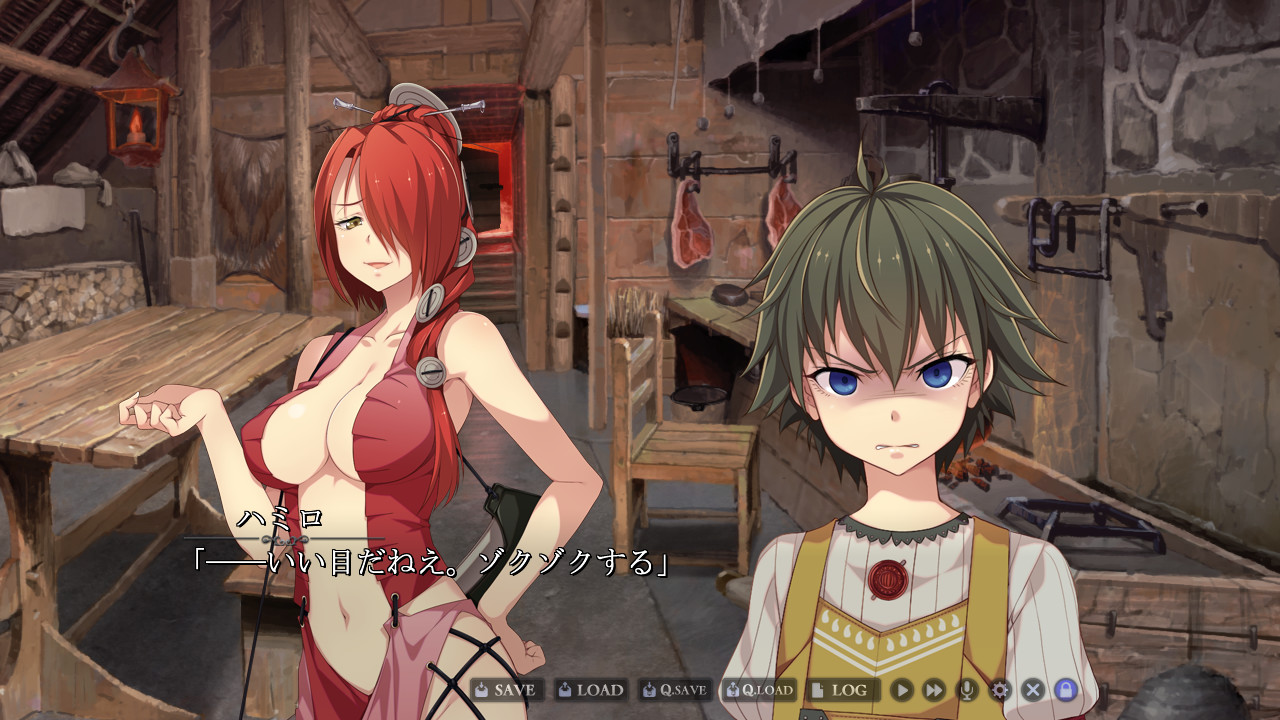Click the microphone voice icon
This screenshot has height=720, width=1280.
pos(967,690)
